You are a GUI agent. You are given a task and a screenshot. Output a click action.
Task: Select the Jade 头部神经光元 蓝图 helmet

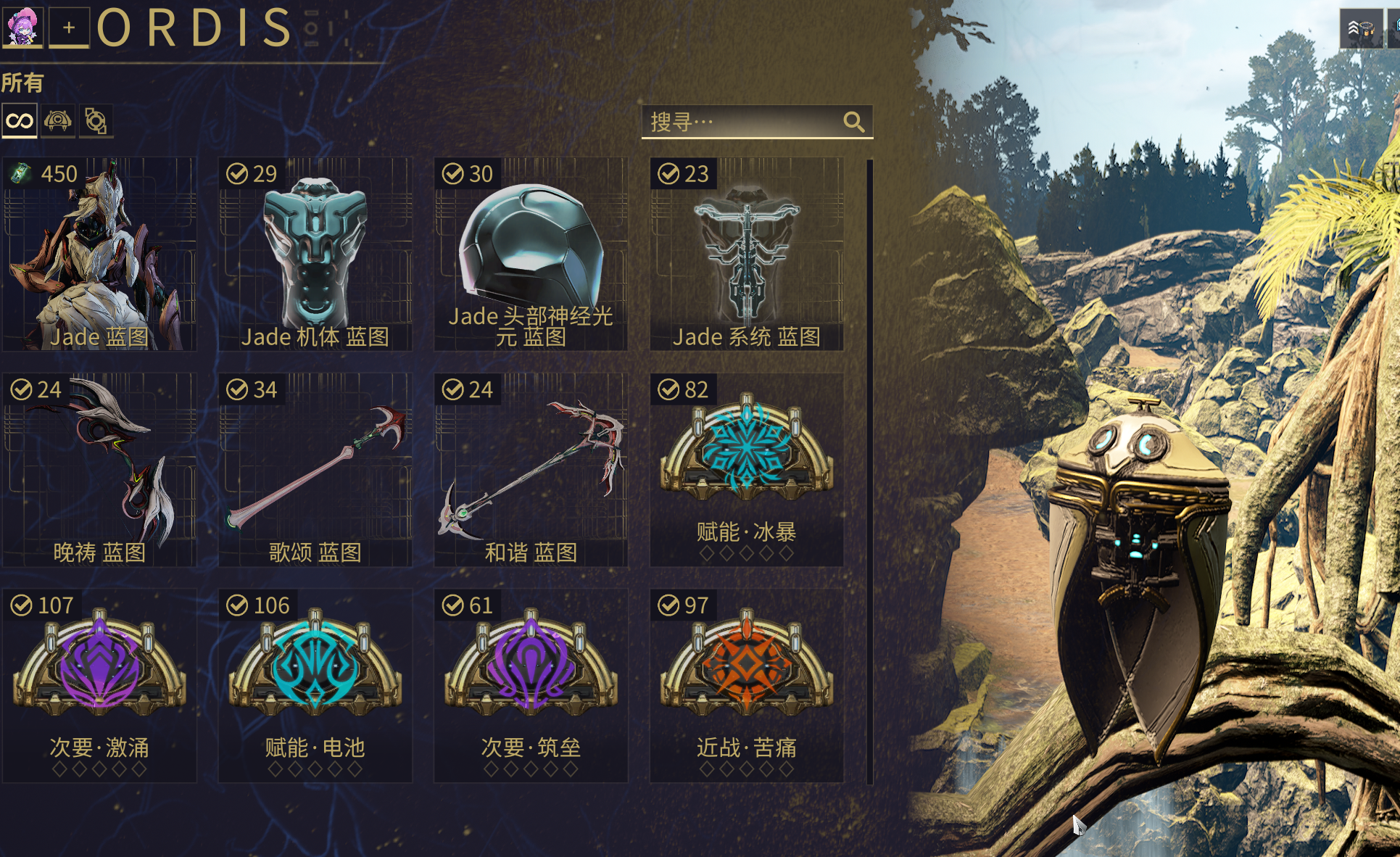tap(531, 254)
